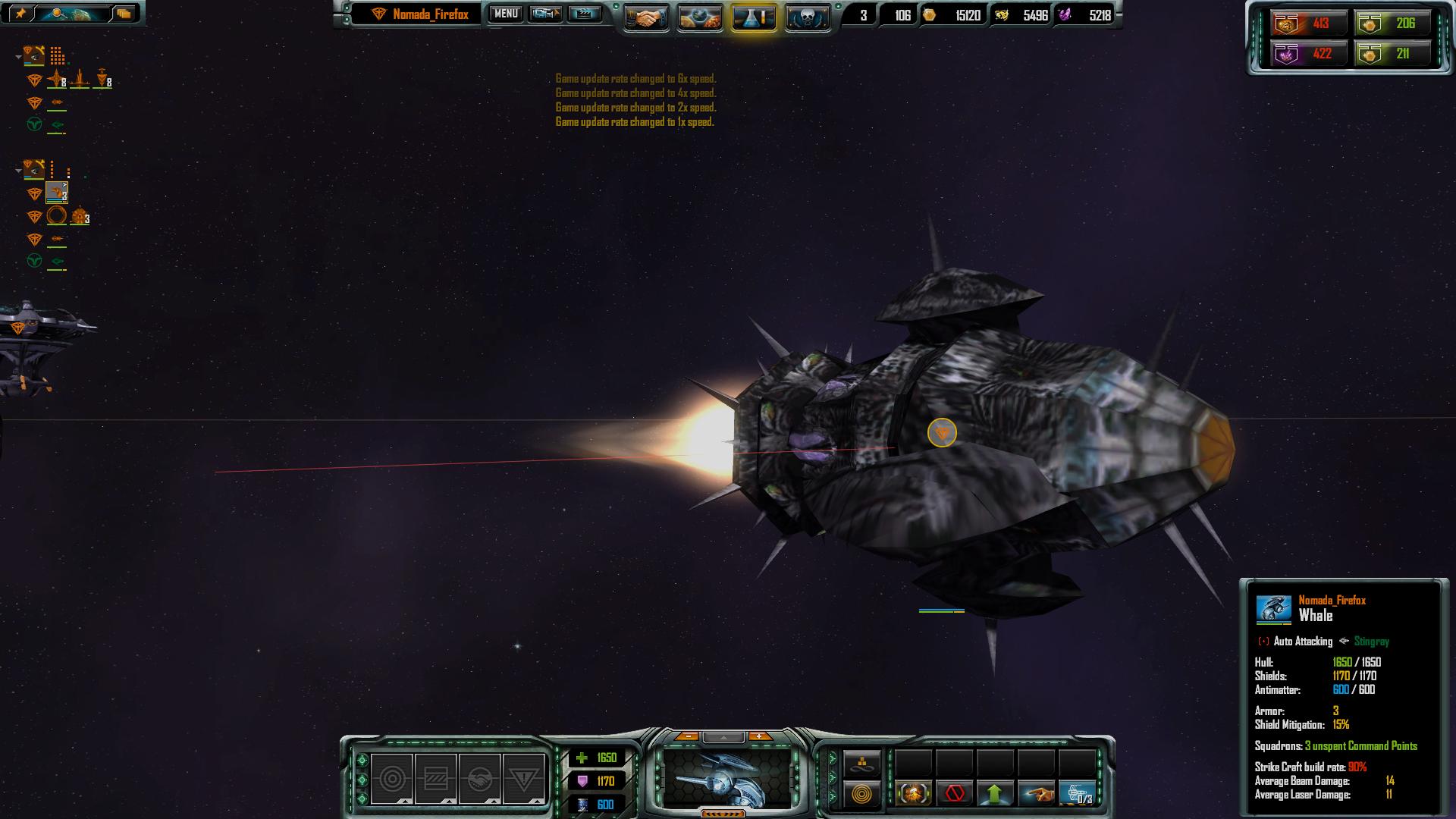The height and width of the screenshot is (819, 1456).
Task: Show the planets overview screen
Action: (x=699, y=17)
